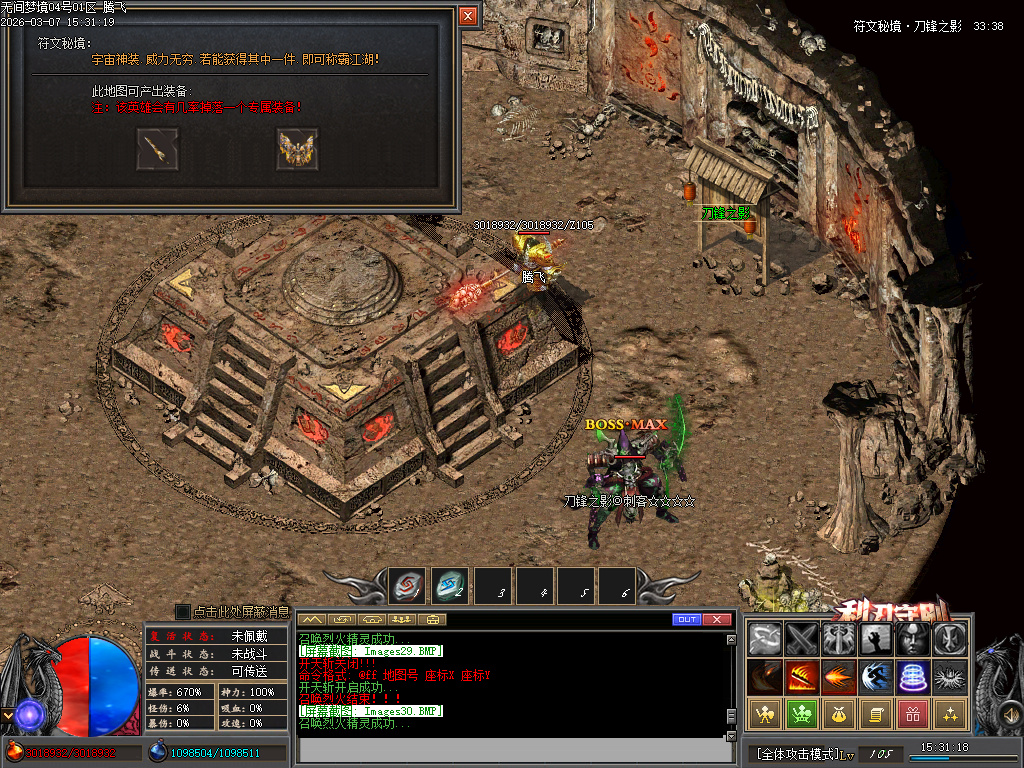Close the chat window with the red X
This screenshot has width=1024, height=768.
716,620
